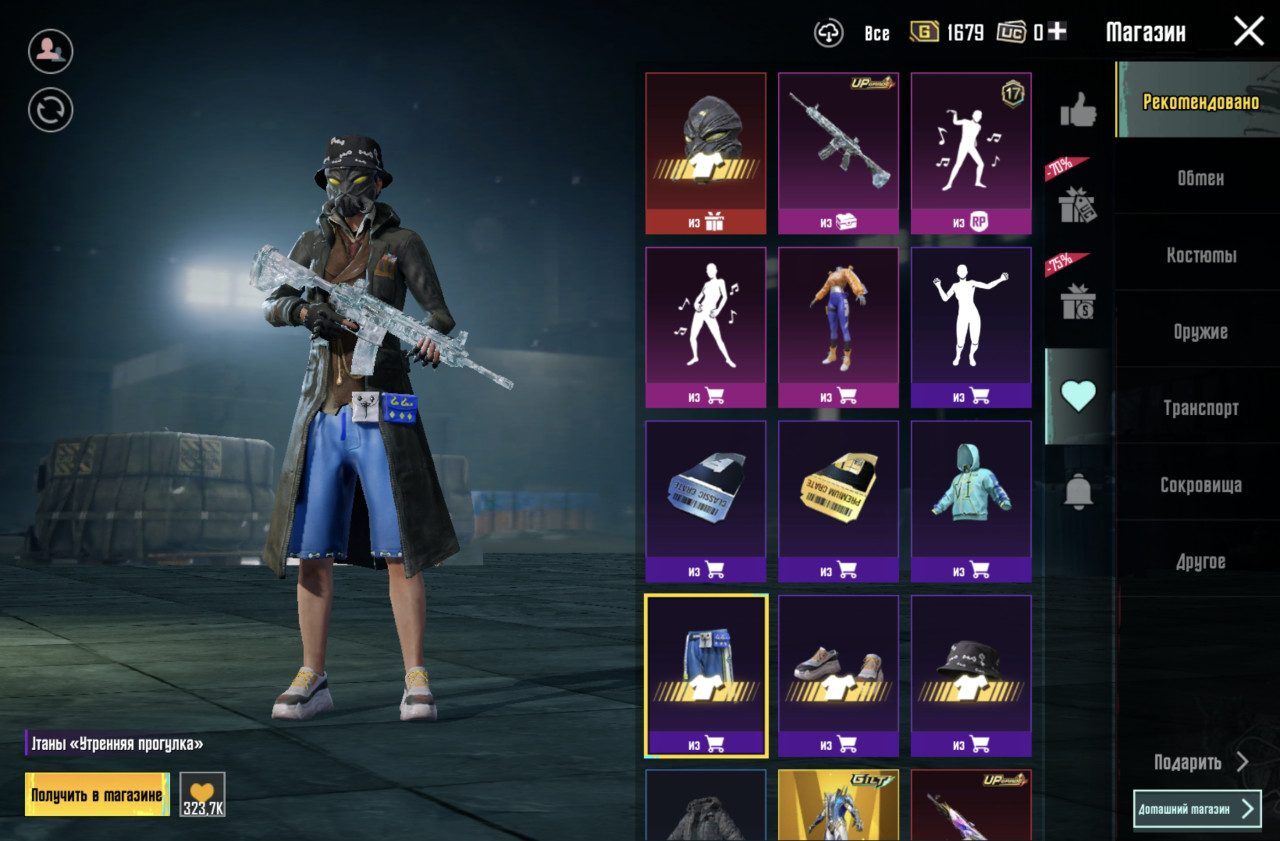Open the heart wishlist tab
The image size is (1280, 841).
coord(1078,396)
